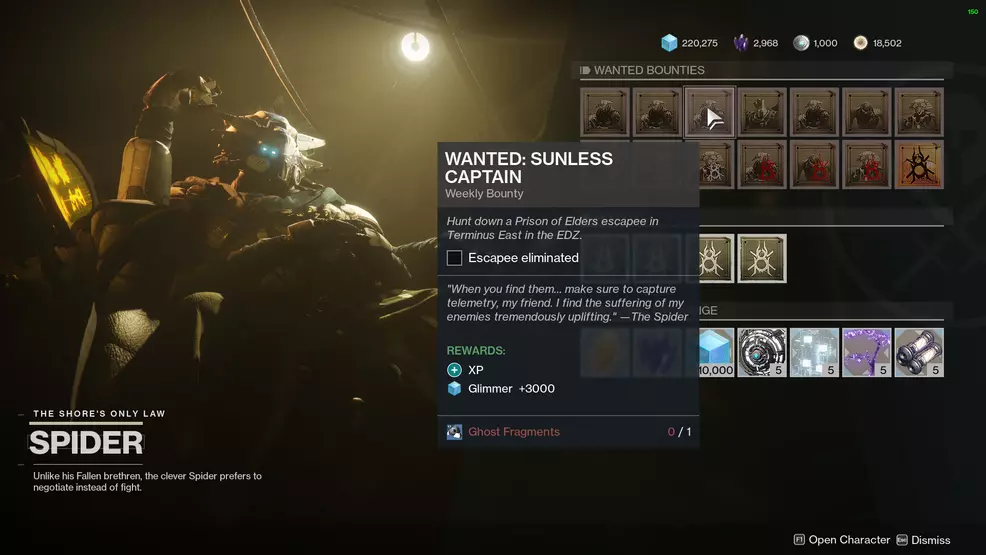Purchase the blue Glimmer cube exchange item
Viewport: 986px width, 555px height.
(716, 352)
